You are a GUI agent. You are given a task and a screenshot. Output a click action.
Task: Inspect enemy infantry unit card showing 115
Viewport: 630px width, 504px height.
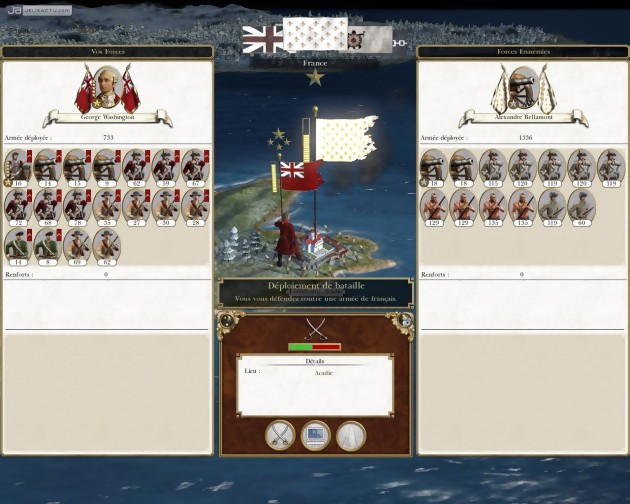[493, 166]
